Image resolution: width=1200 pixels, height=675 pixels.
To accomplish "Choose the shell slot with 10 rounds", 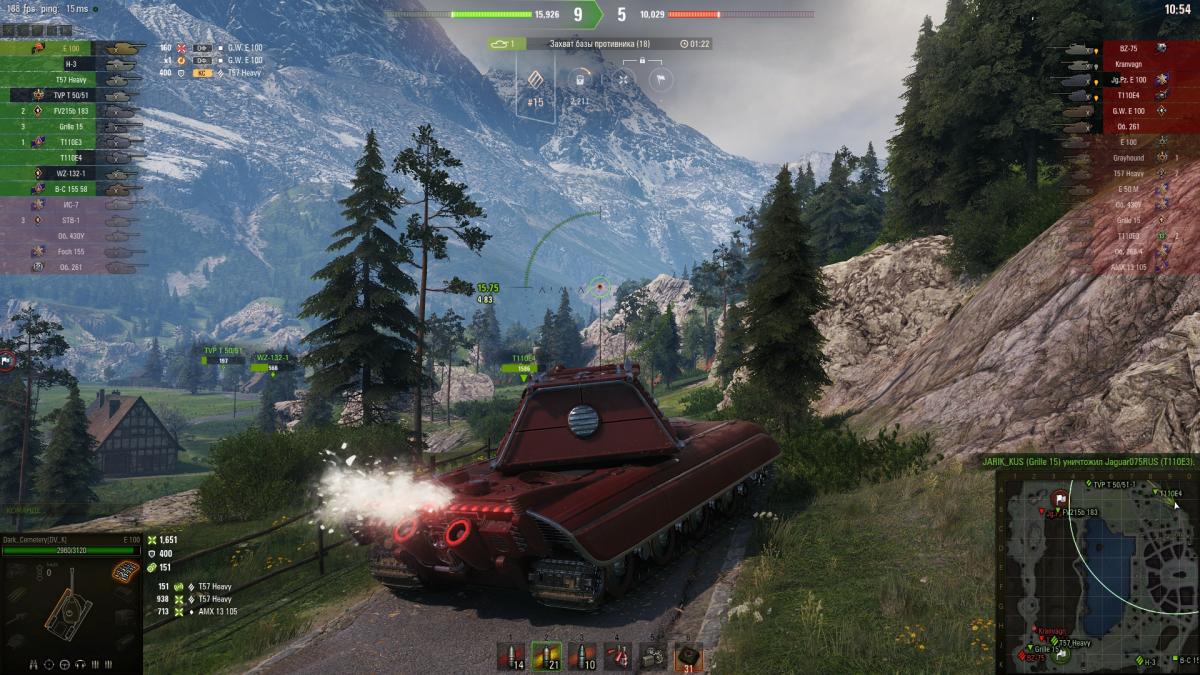I will click(x=582, y=656).
